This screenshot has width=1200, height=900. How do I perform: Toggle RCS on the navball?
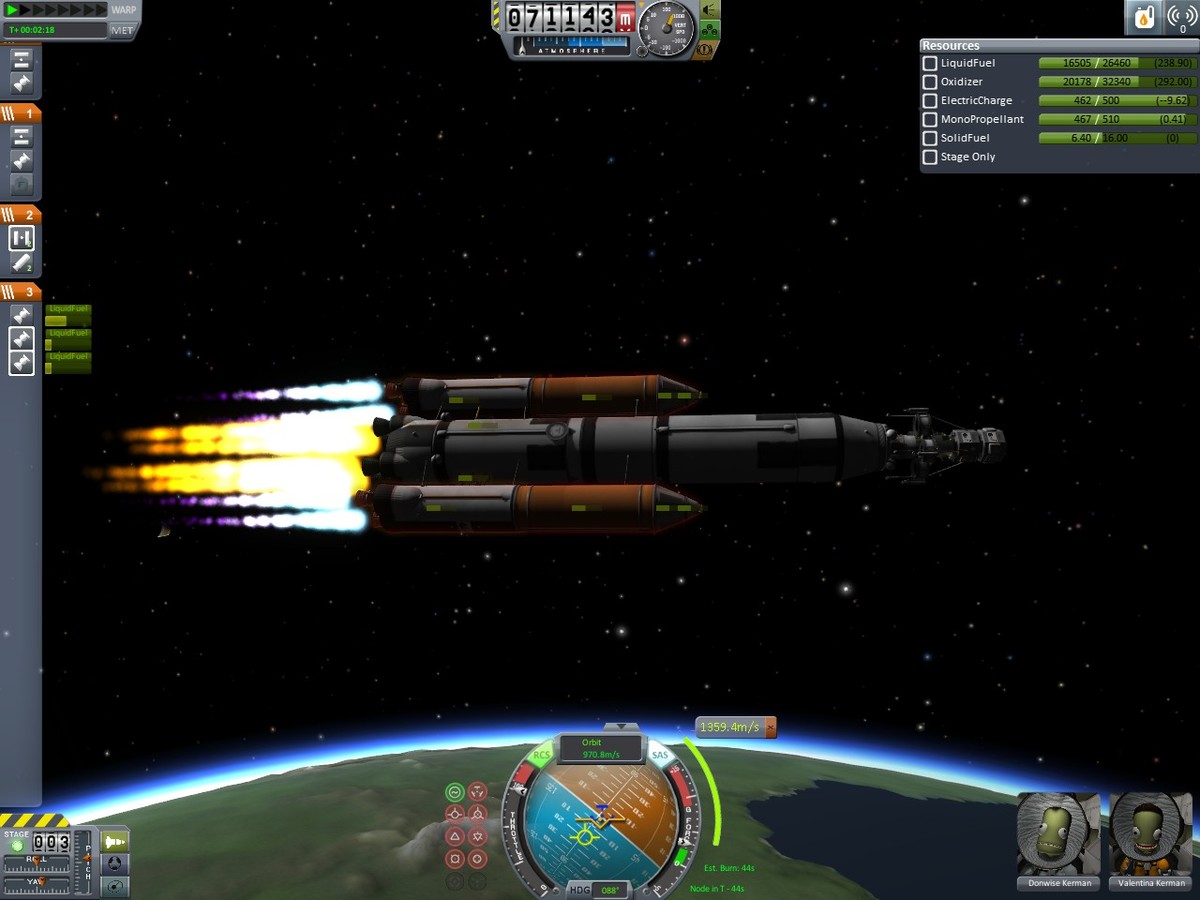[x=542, y=756]
